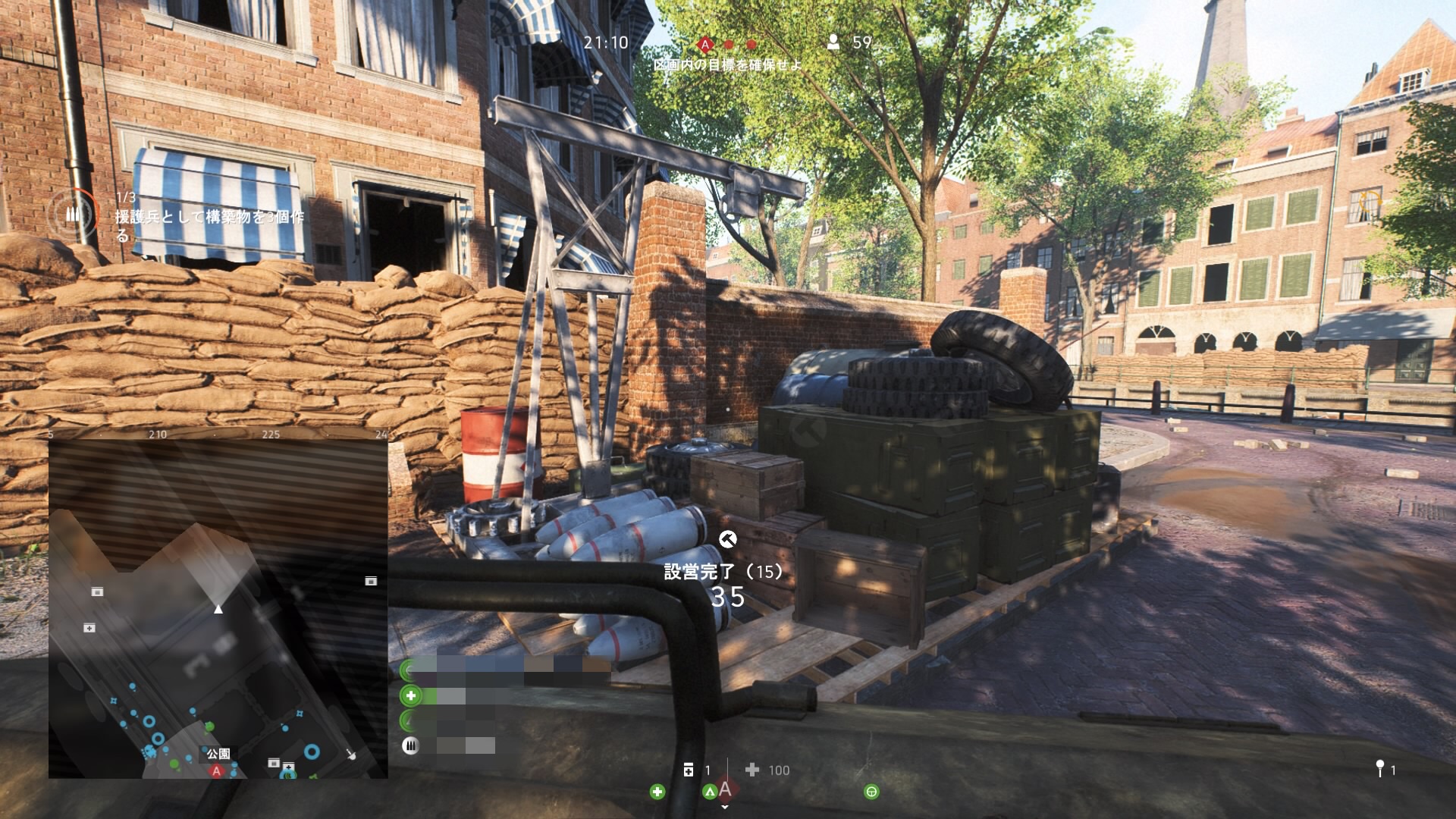Click the red A objective indicator at top
The height and width of the screenshot is (819, 1456).
705,45
